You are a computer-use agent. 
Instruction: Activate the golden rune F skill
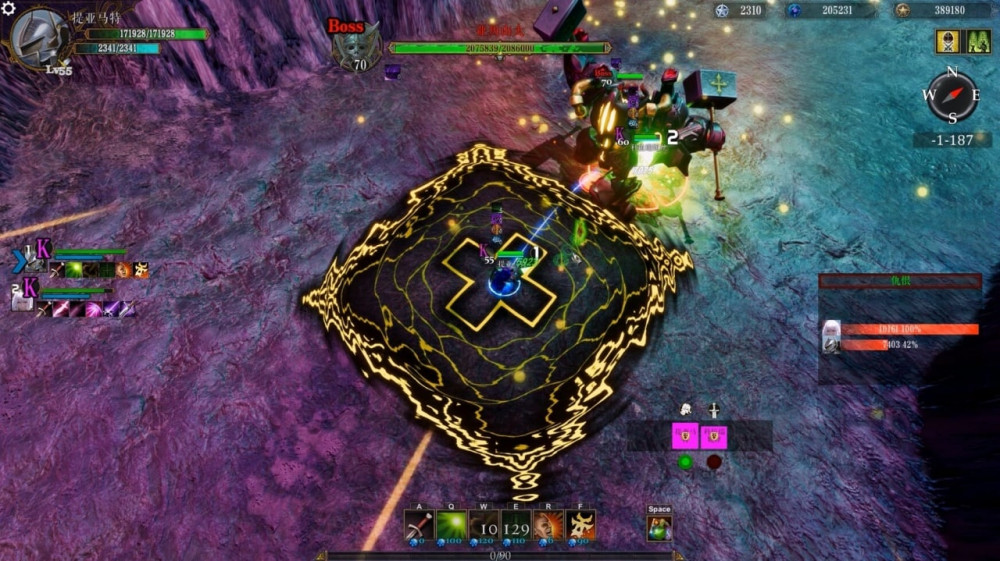(580, 525)
